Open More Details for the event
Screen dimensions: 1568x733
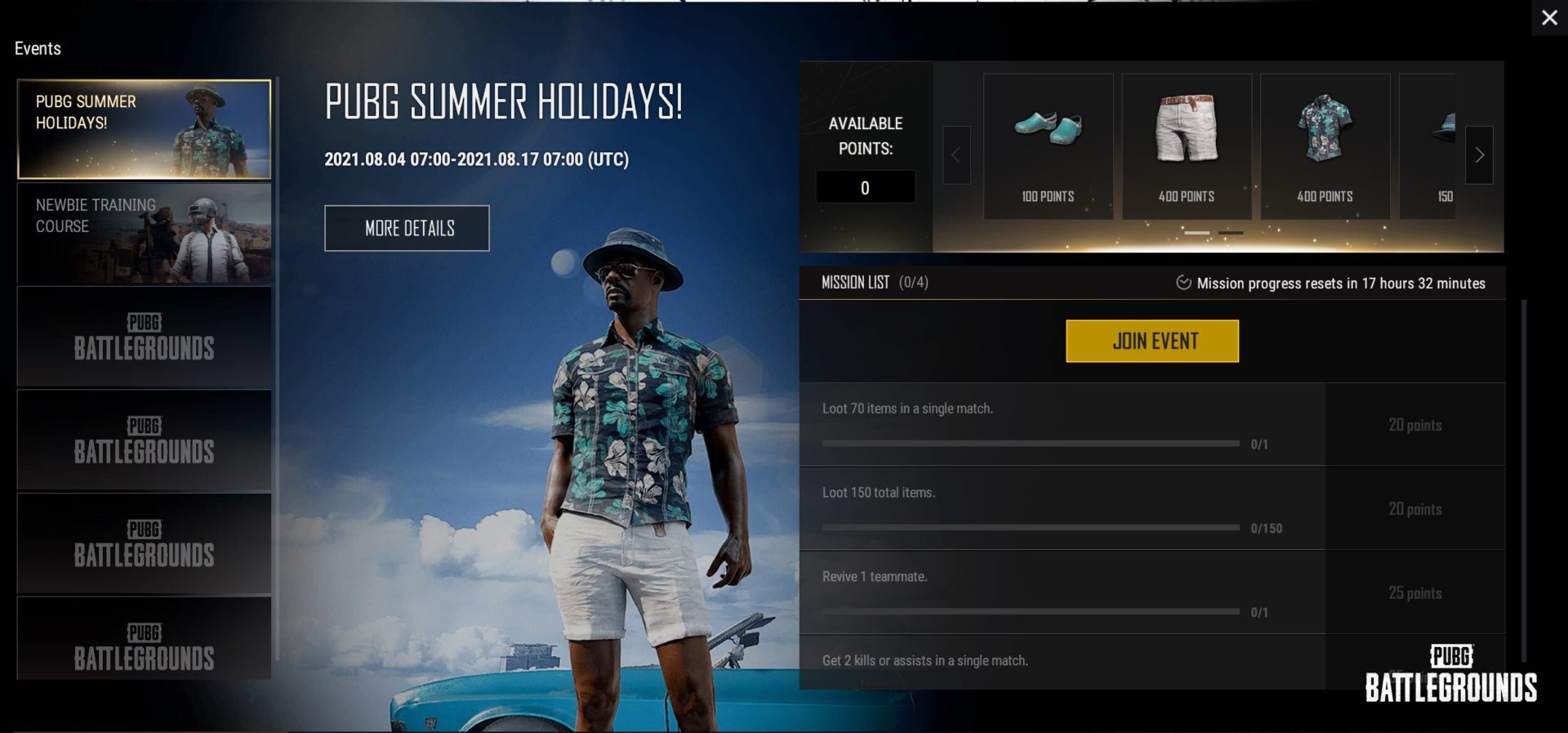[x=407, y=228]
